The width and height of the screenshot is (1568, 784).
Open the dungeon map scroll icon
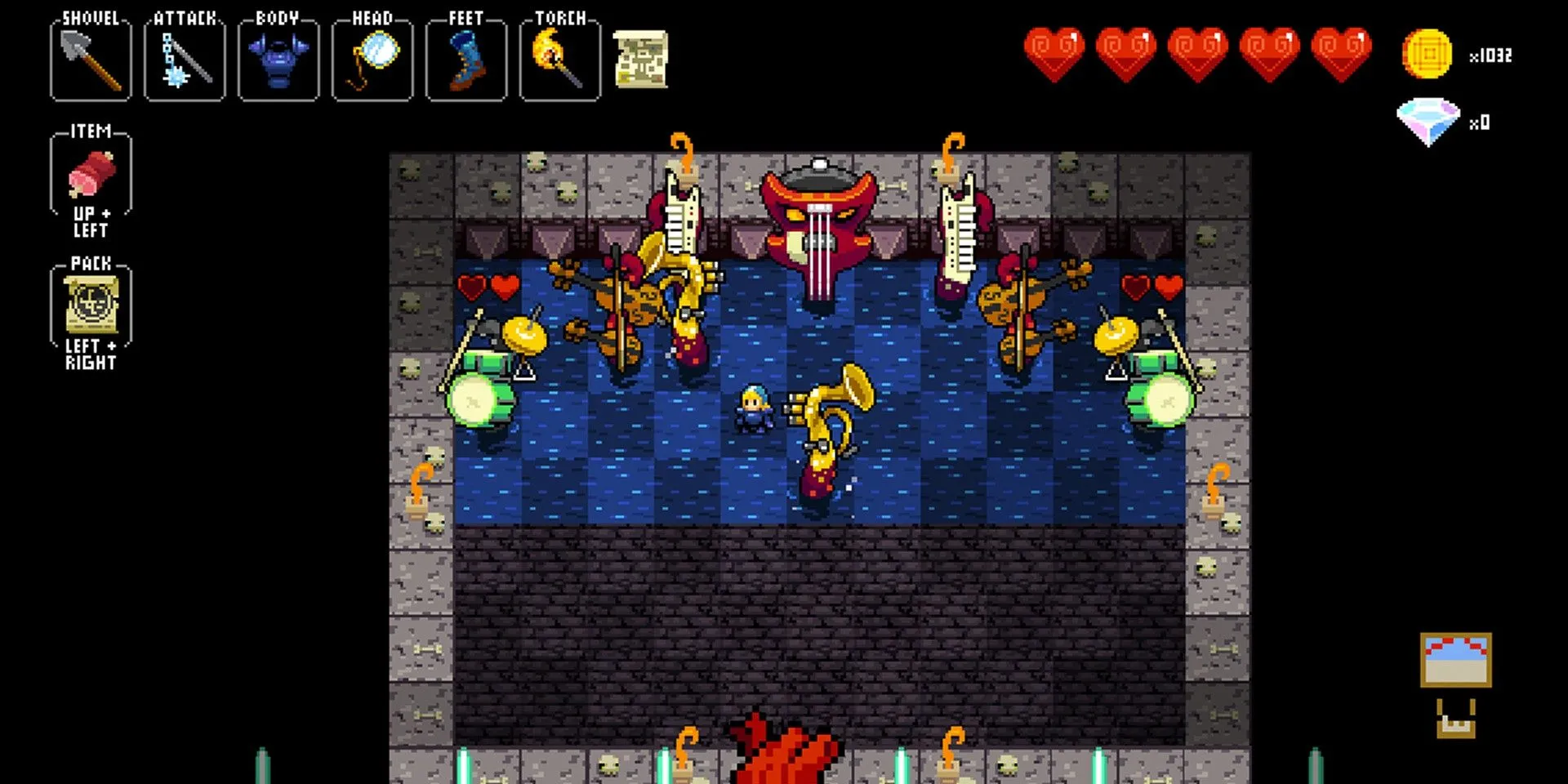point(641,59)
